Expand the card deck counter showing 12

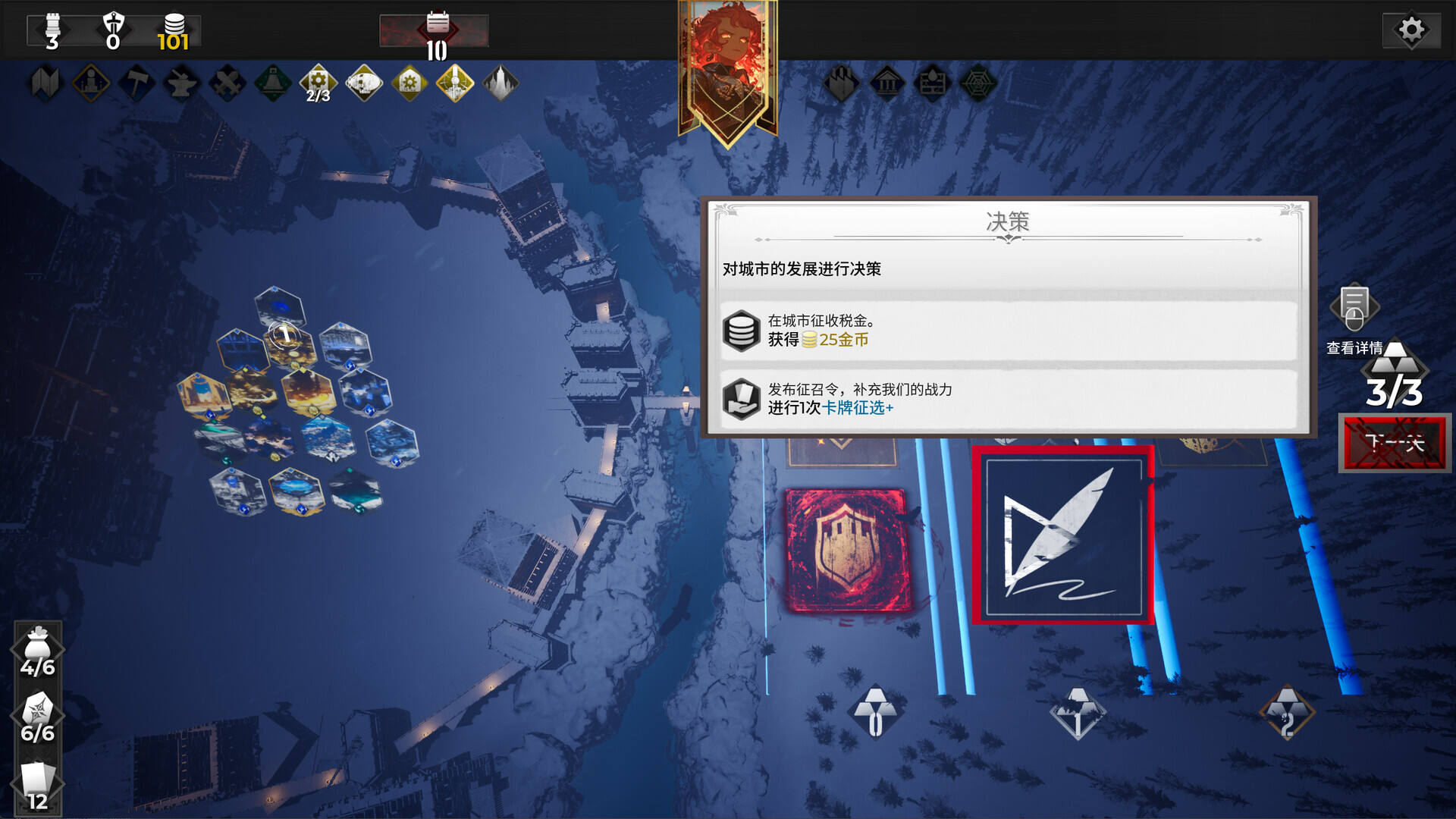tap(36, 777)
